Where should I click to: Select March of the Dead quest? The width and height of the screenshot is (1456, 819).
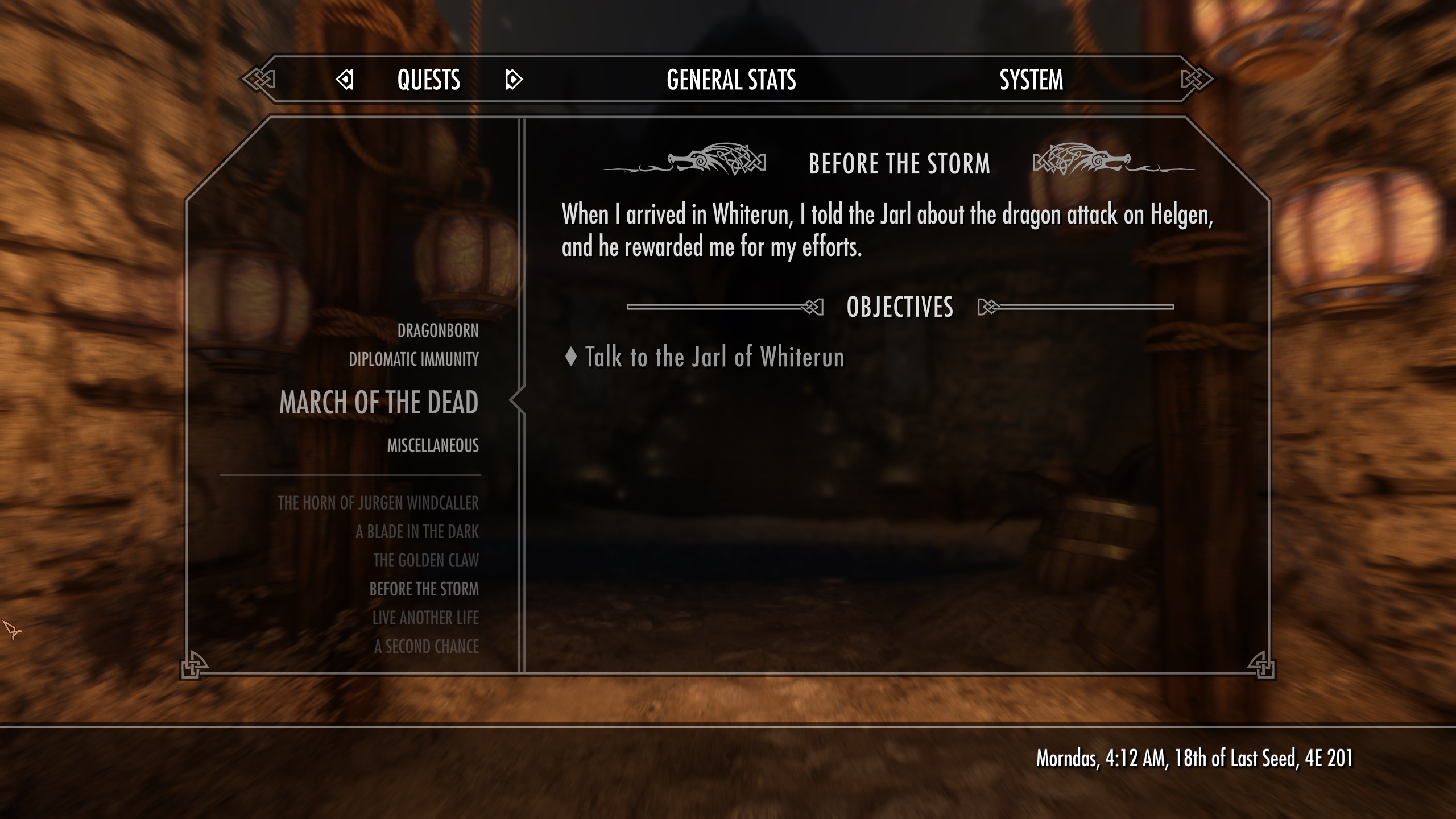[379, 403]
